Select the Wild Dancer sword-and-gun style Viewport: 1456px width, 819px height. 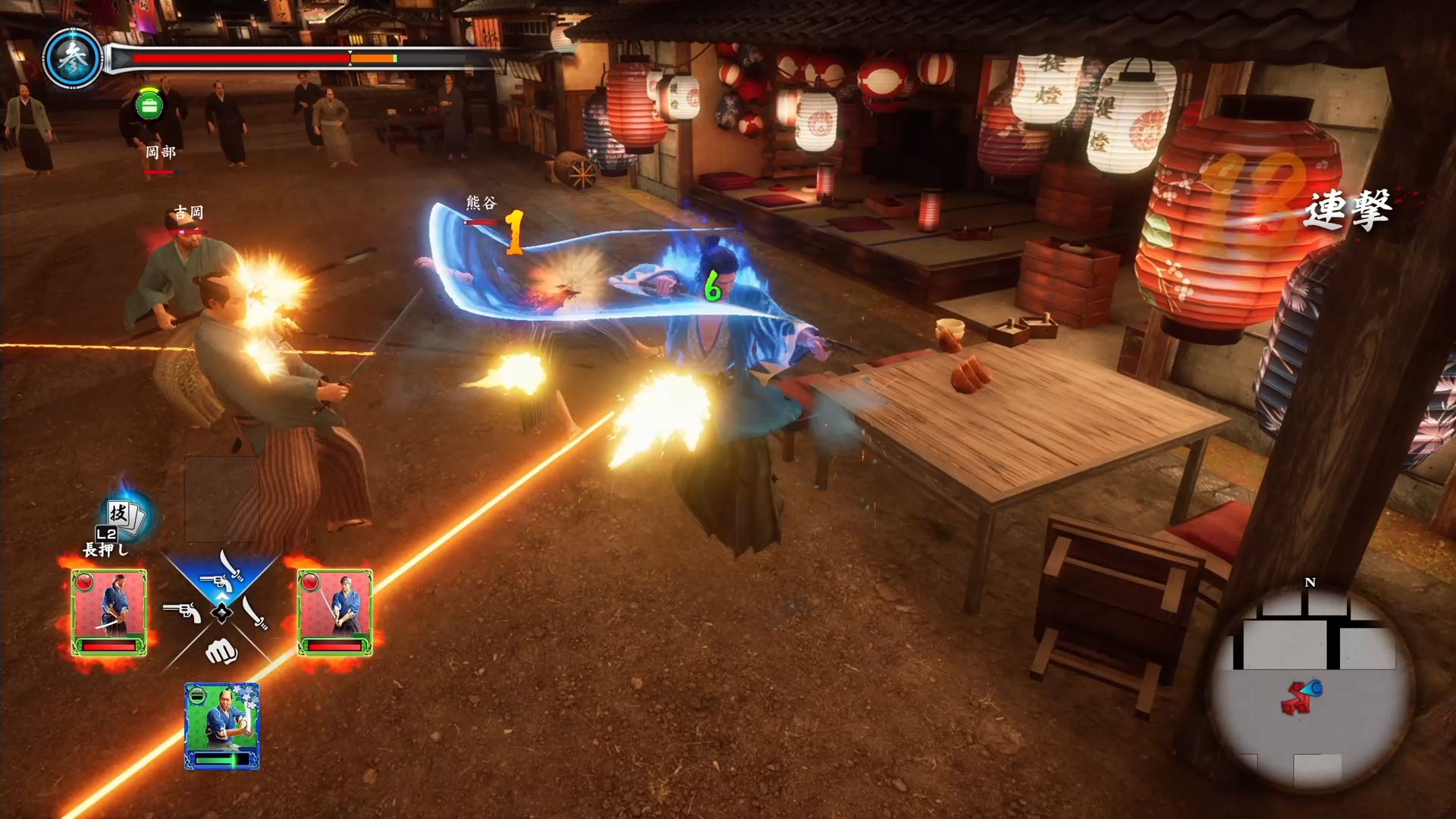[x=221, y=576]
